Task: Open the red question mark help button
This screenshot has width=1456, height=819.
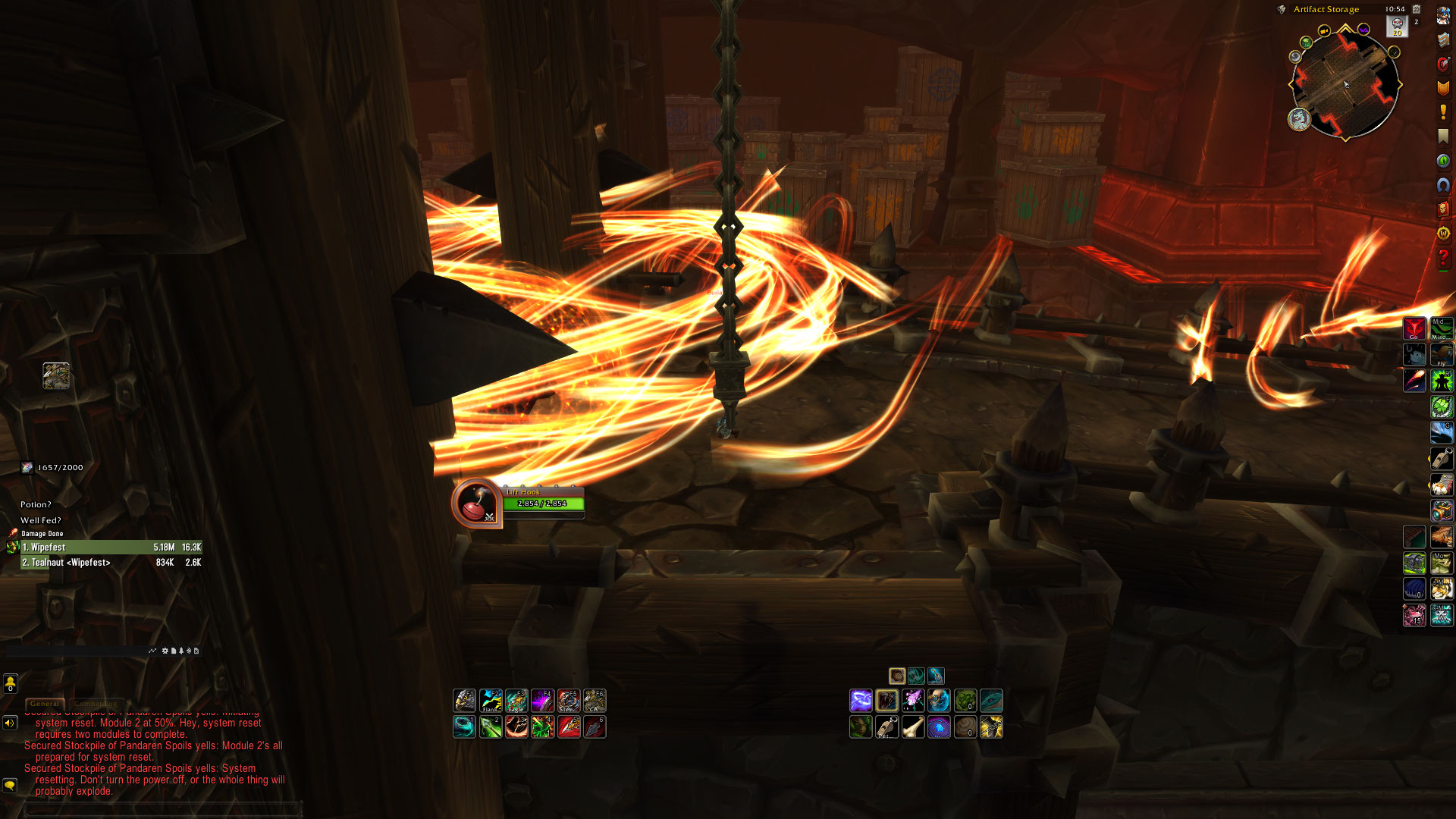Action: point(1443,259)
